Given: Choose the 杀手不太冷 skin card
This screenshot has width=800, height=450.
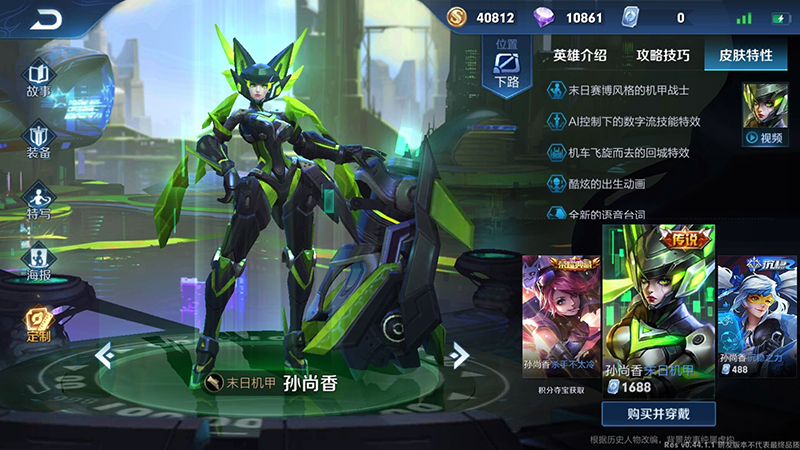Looking at the screenshot, I should pos(560,315).
